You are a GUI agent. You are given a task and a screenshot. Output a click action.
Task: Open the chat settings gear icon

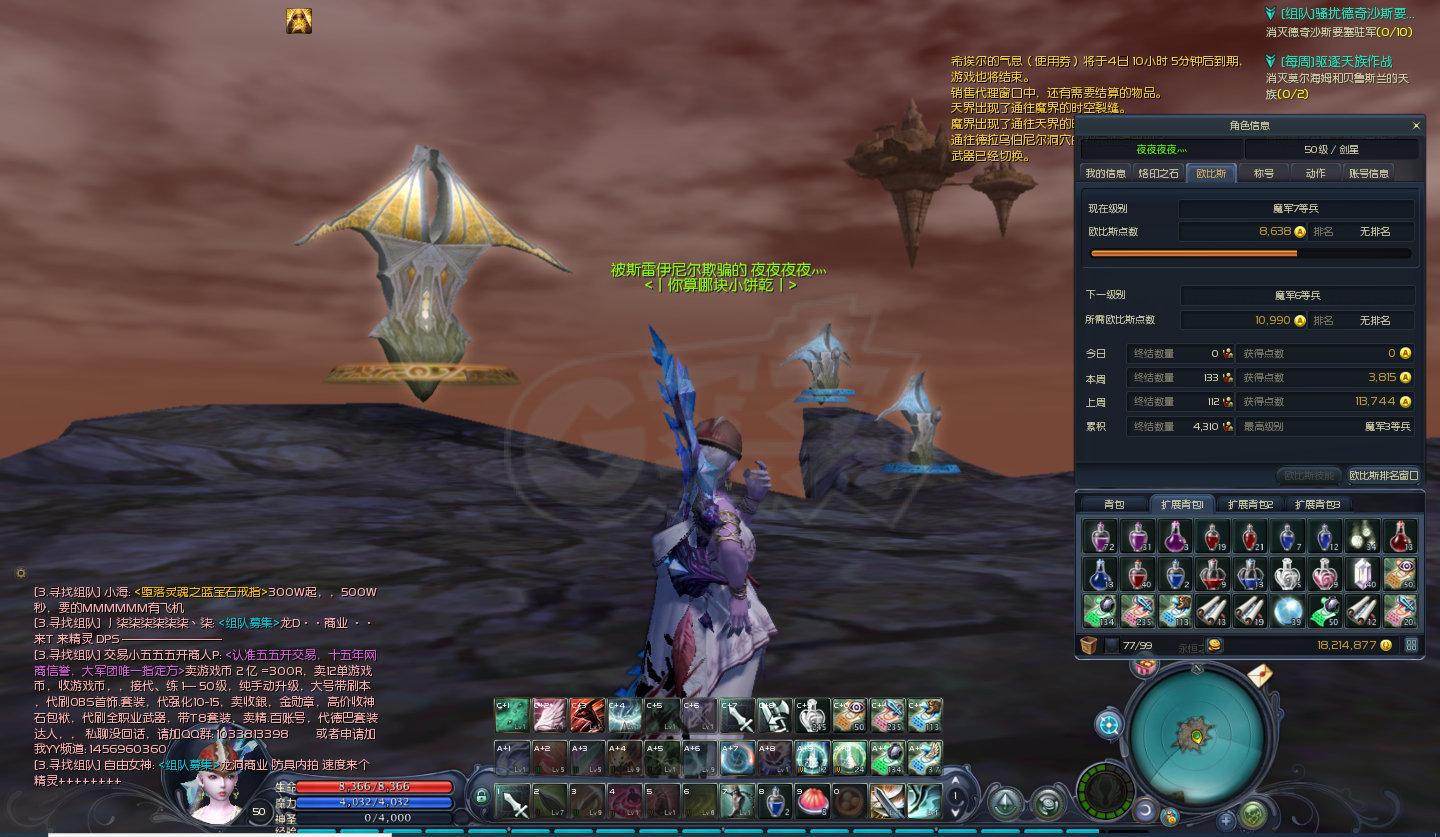pos(21,573)
